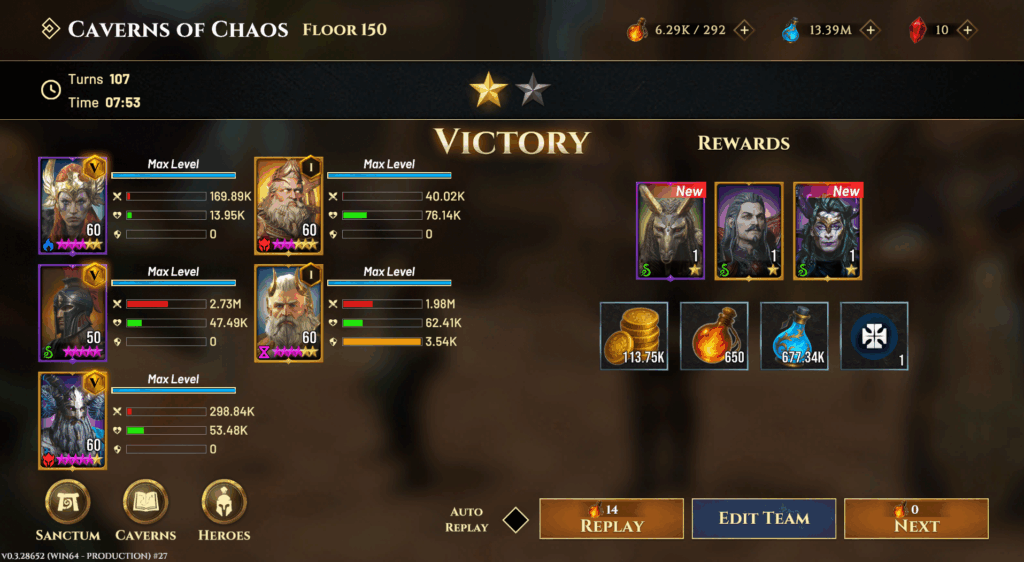Inspect the mustached man hero reward

tap(749, 231)
